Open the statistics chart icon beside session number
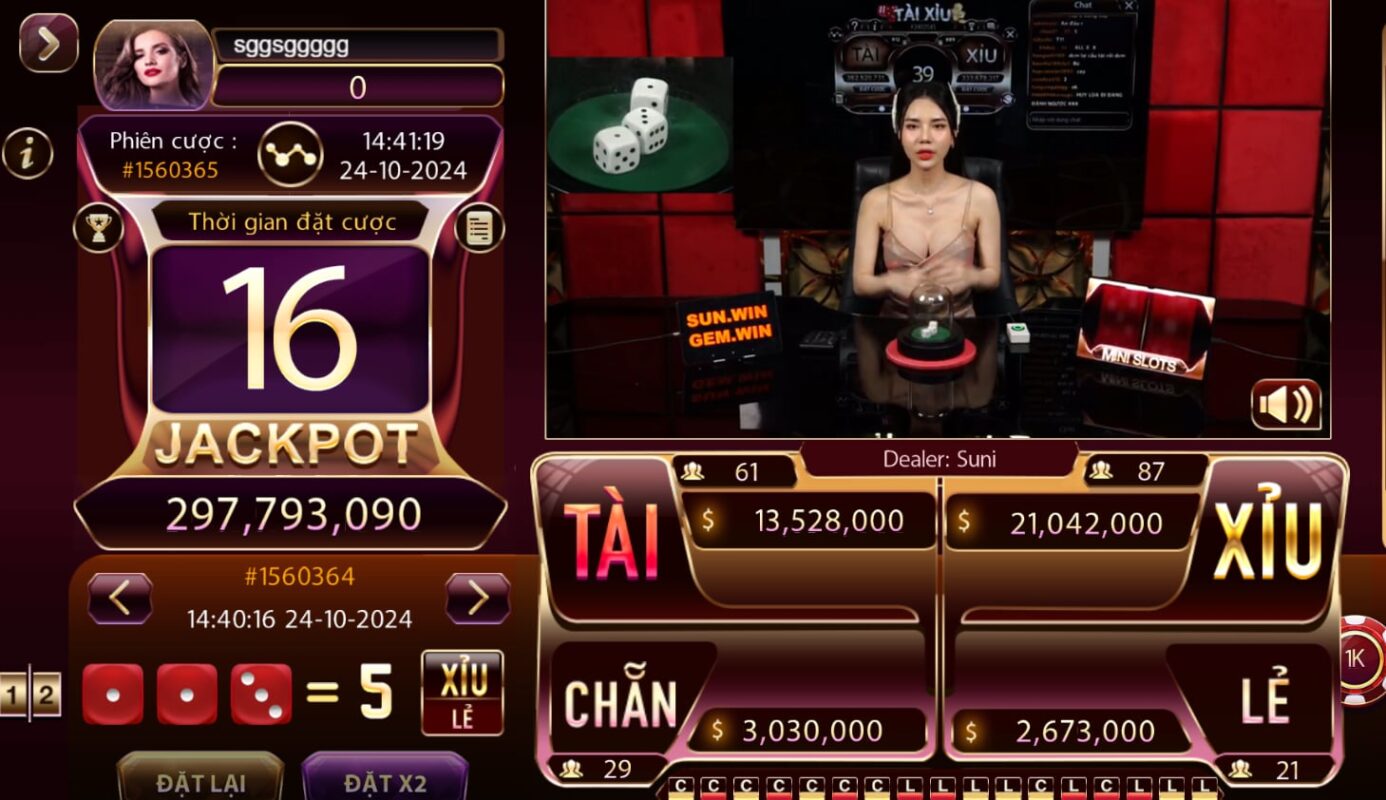Screen dimensions: 1386x800 (291, 152)
